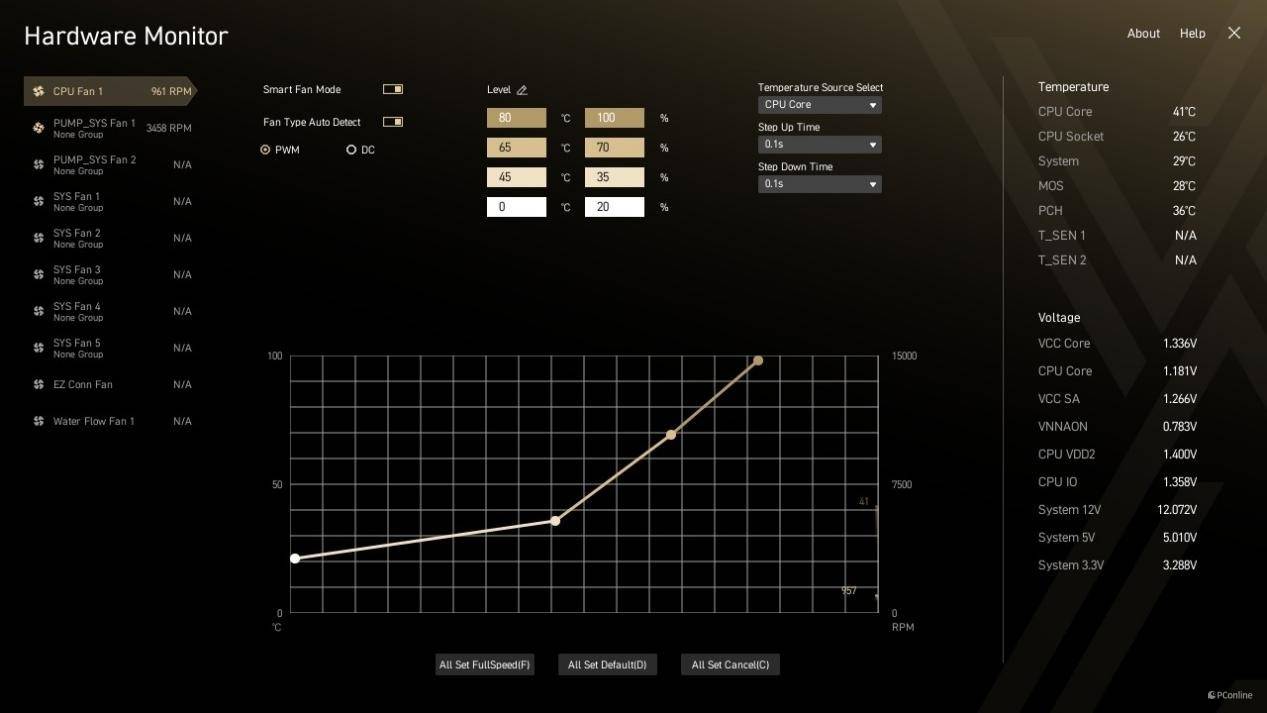1267x713 pixels.
Task: Open the About page
Action: [x=1143, y=33]
